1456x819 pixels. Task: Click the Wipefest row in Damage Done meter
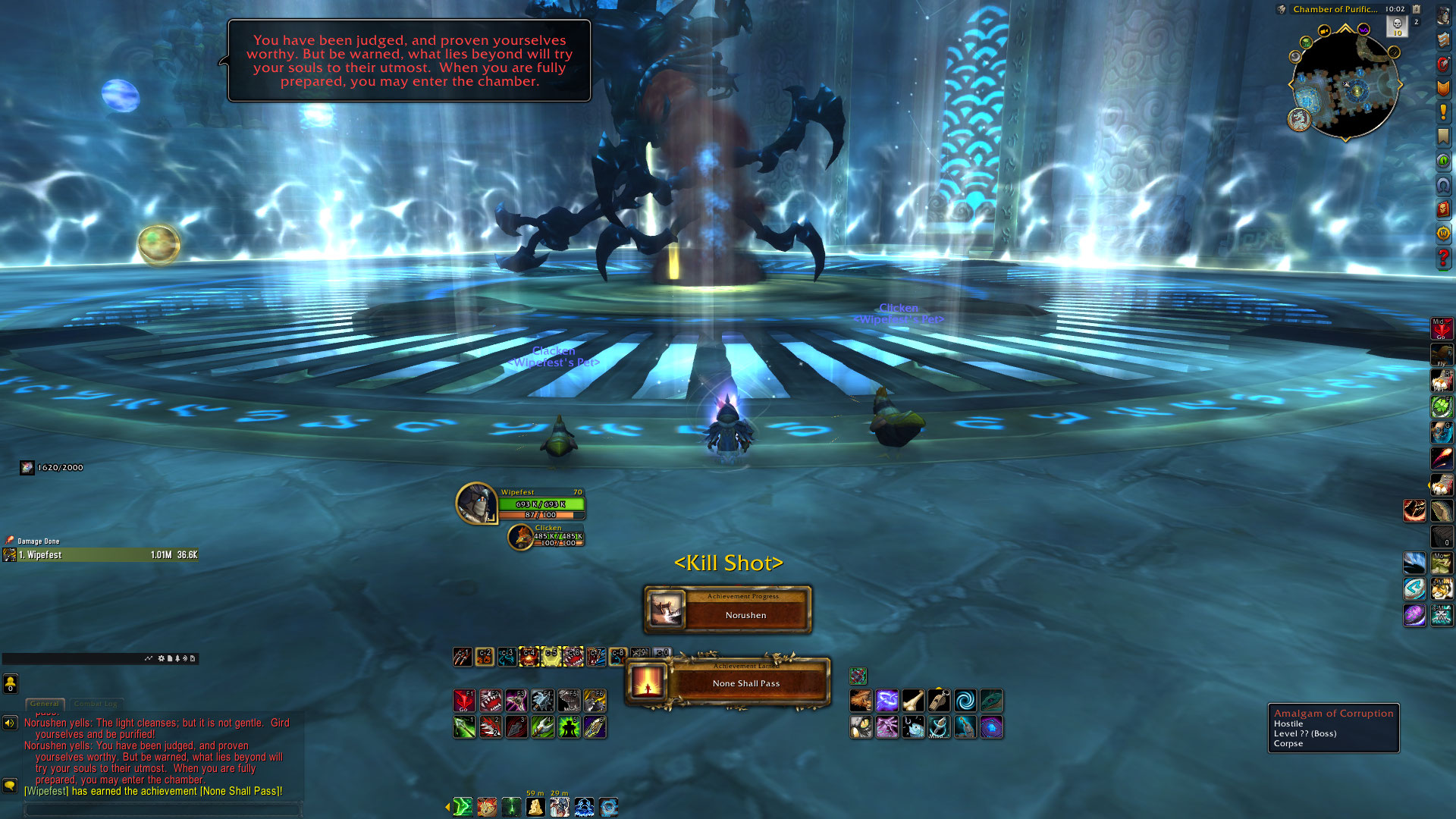point(100,555)
